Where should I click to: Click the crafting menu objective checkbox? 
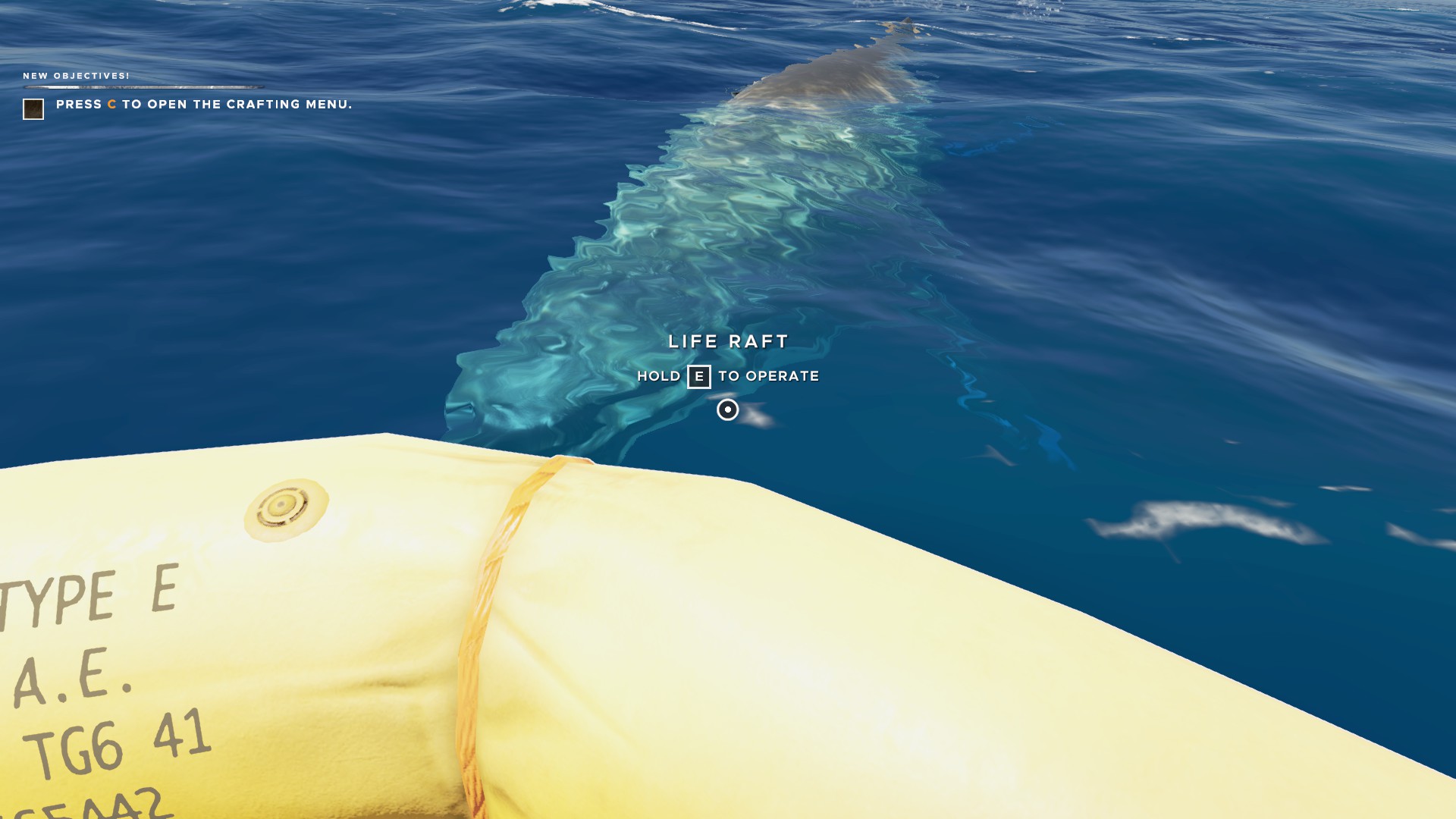tap(33, 109)
